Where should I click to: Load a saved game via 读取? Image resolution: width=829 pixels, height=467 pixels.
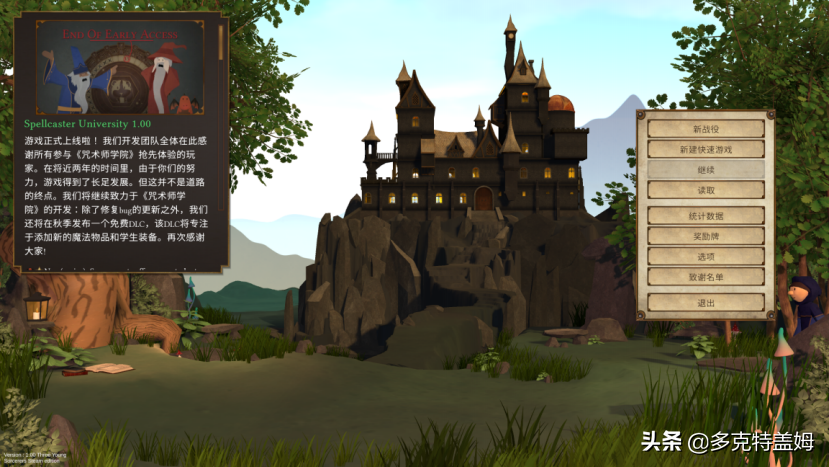click(705, 190)
